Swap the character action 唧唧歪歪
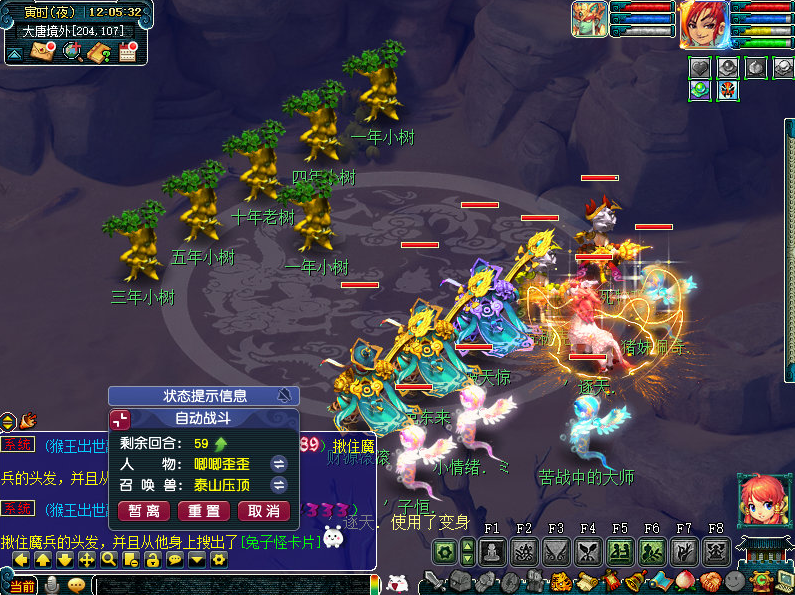The width and height of the screenshot is (795, 595). coord(280,464)
